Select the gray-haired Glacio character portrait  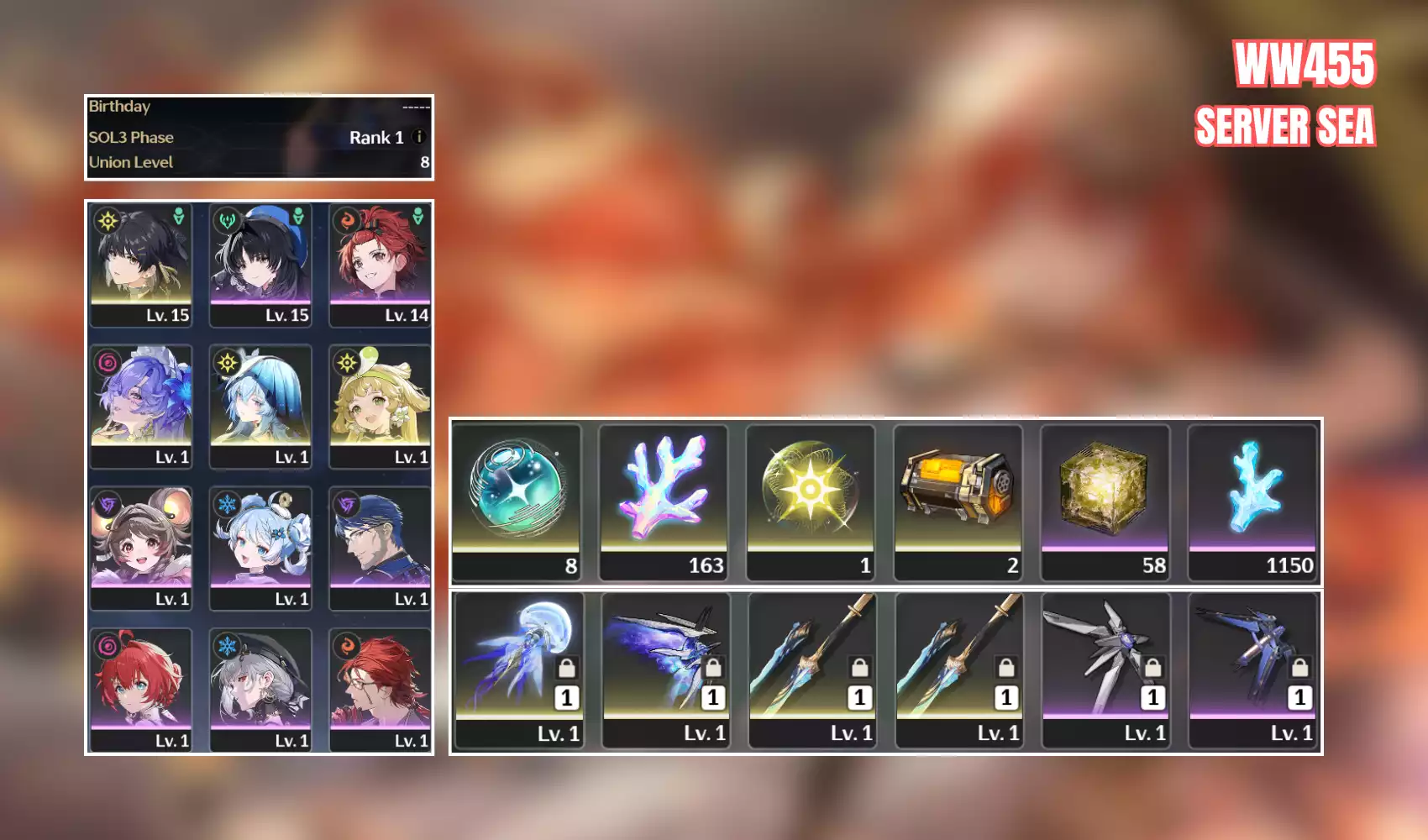click(260, 690)
